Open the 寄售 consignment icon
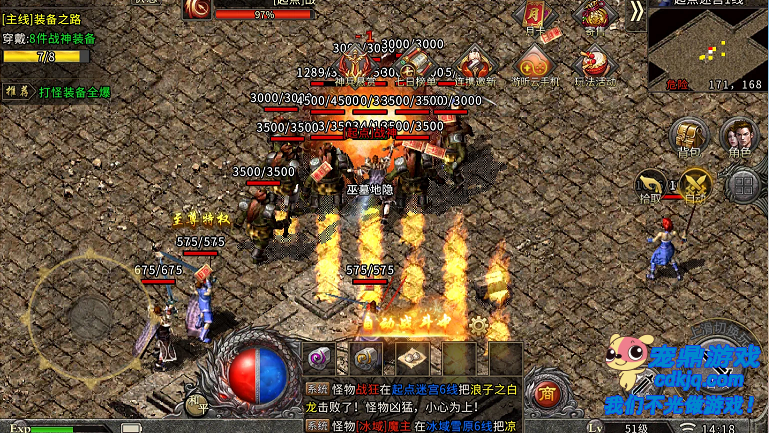This screenshot has width=769, height=433. coord(595,16)
